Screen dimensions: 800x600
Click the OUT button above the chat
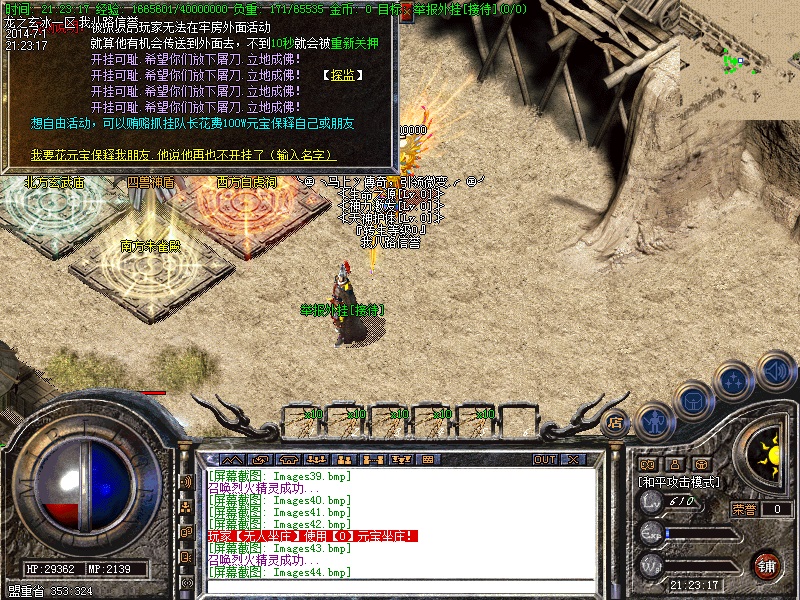544,459
